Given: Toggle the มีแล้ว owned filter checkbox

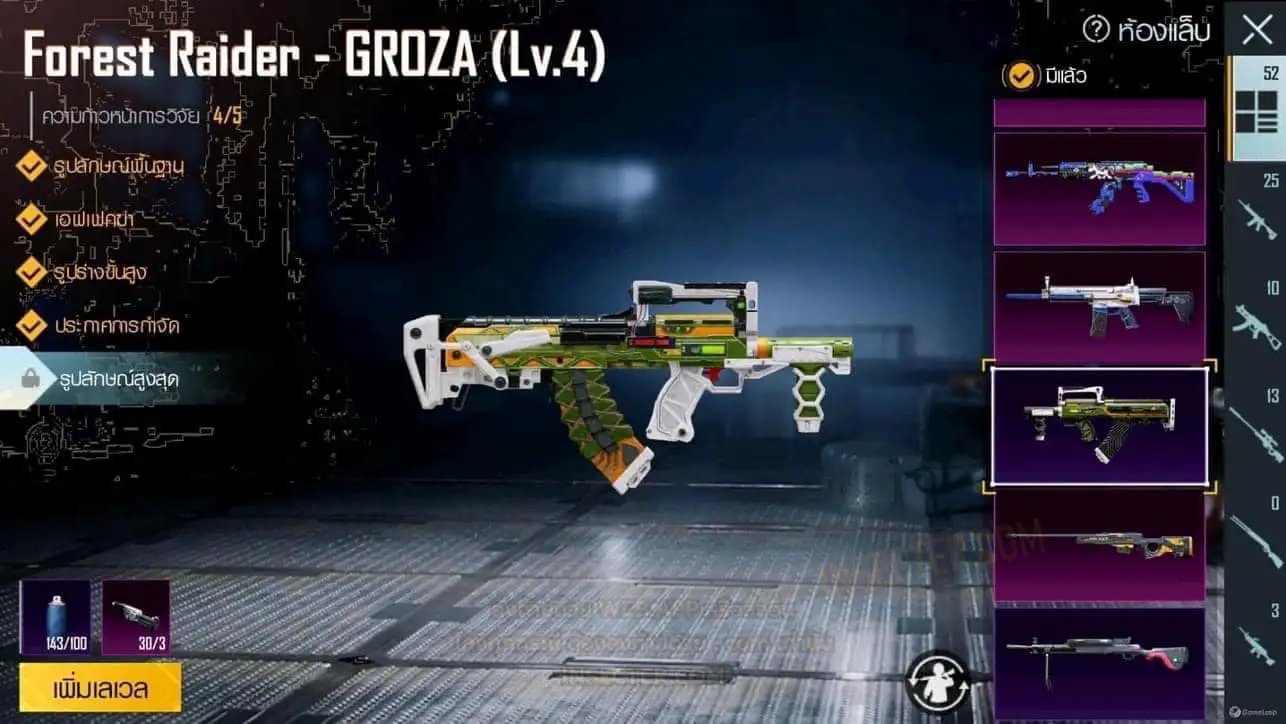Looking at the screenshot, I should [1020, 76].
